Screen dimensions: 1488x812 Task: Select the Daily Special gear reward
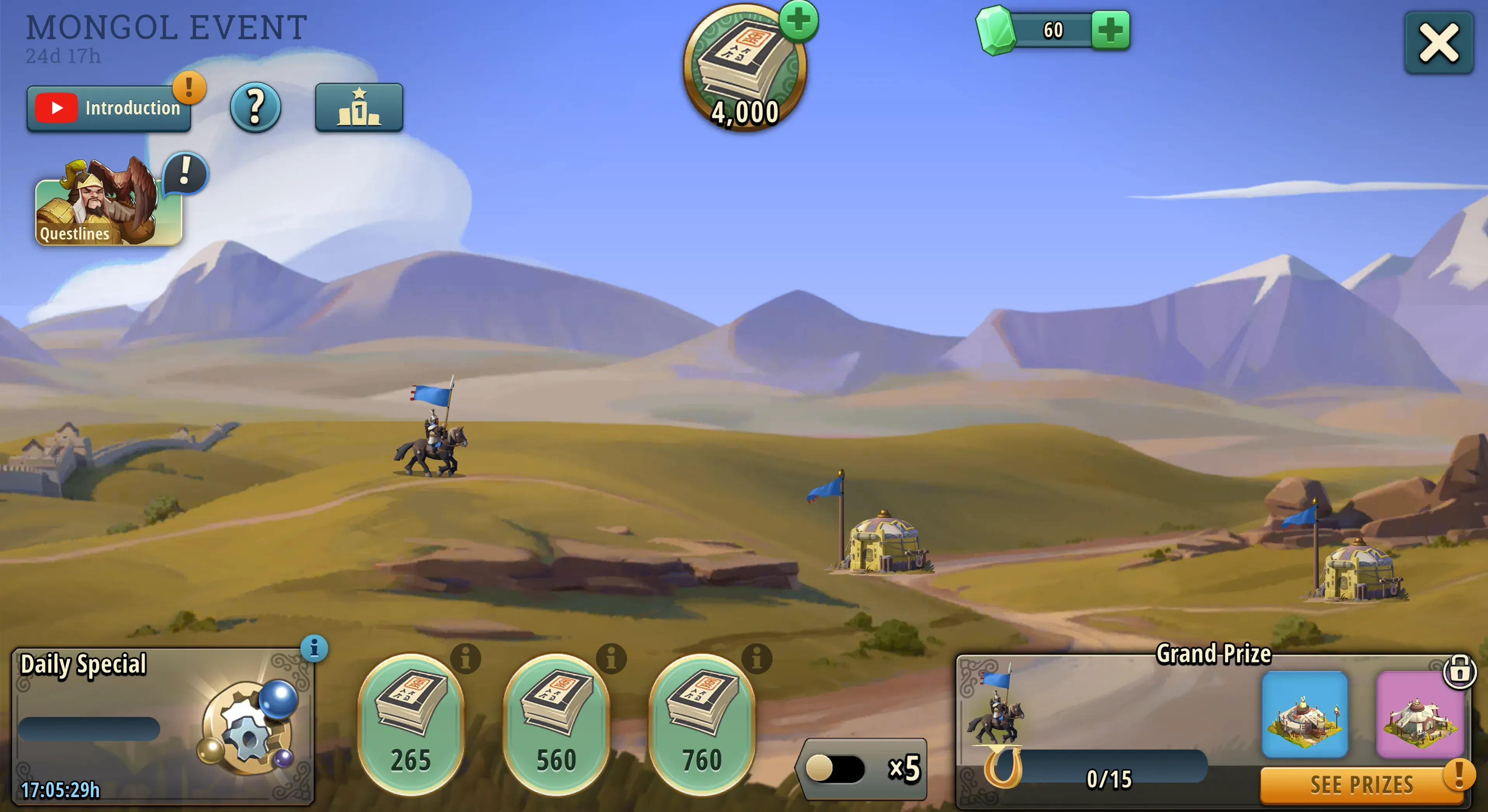coord(248,728)
